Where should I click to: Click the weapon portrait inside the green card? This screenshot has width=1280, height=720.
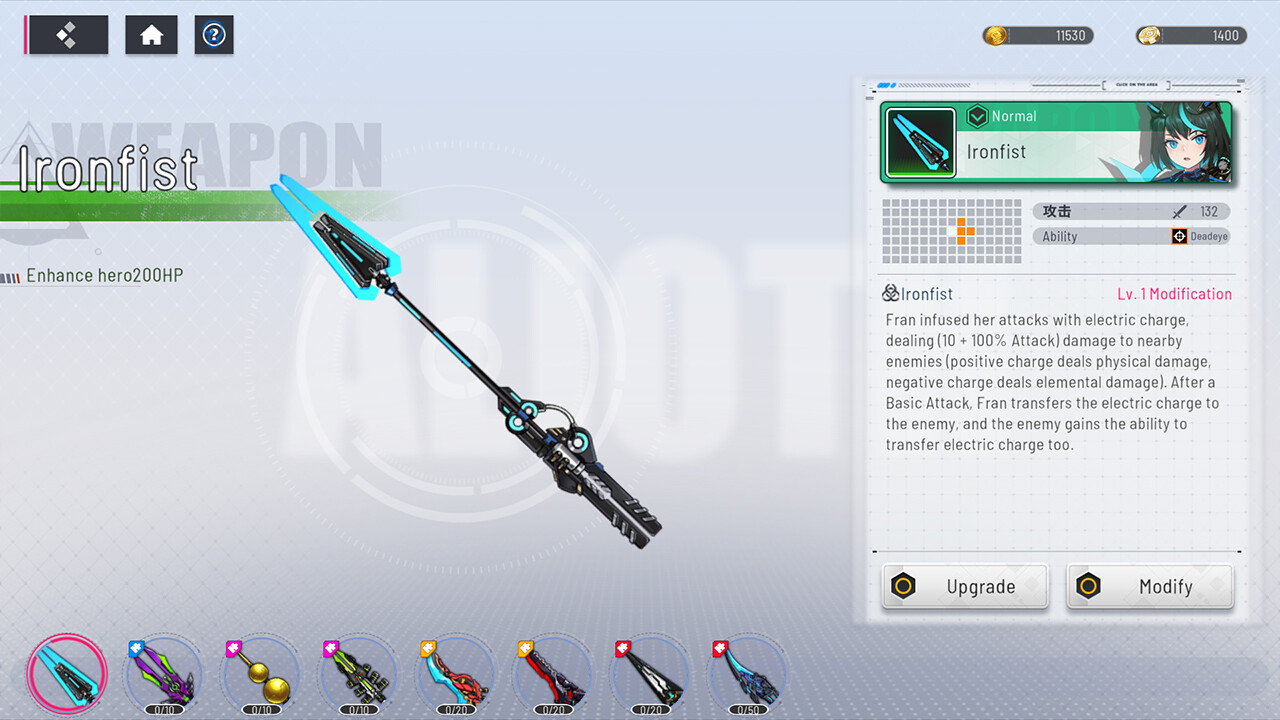[919, 142]
